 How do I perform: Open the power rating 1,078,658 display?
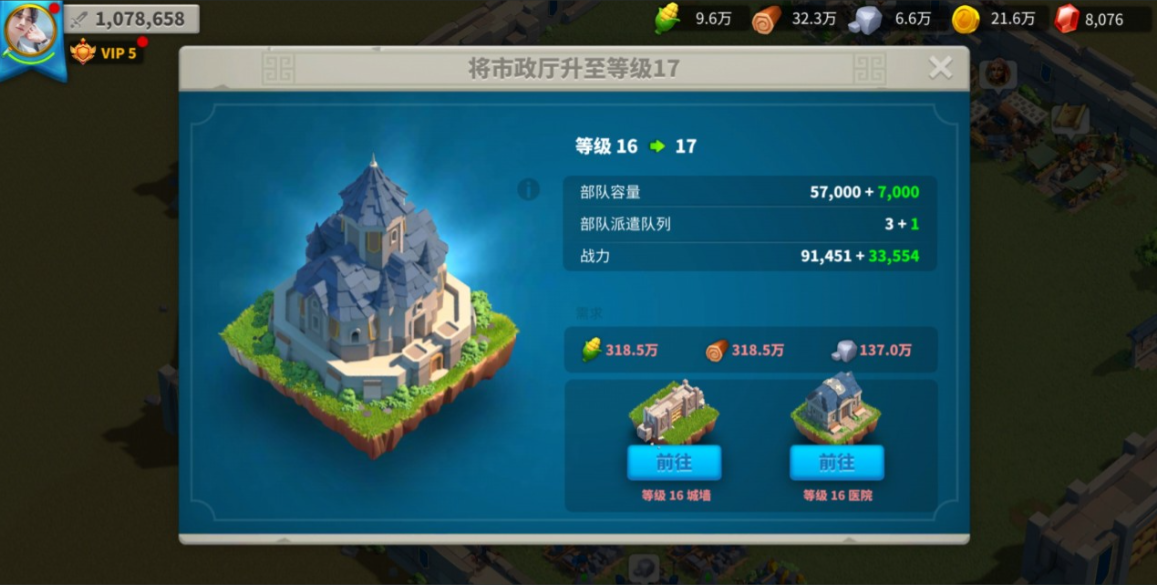[131, 19]
